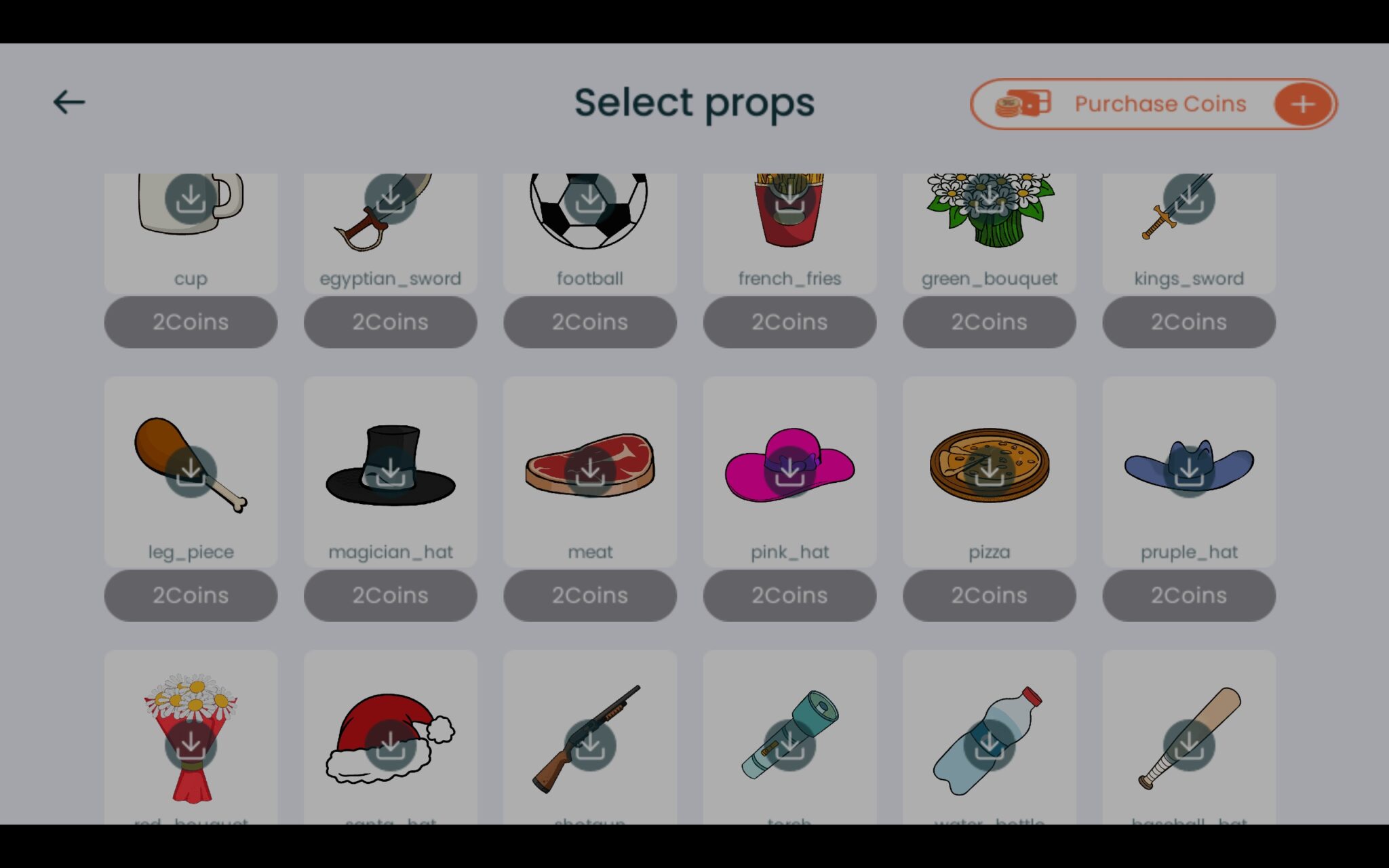The image size is (1389, 868).
Task: Click the back arrow
Action: pos(68,102)
